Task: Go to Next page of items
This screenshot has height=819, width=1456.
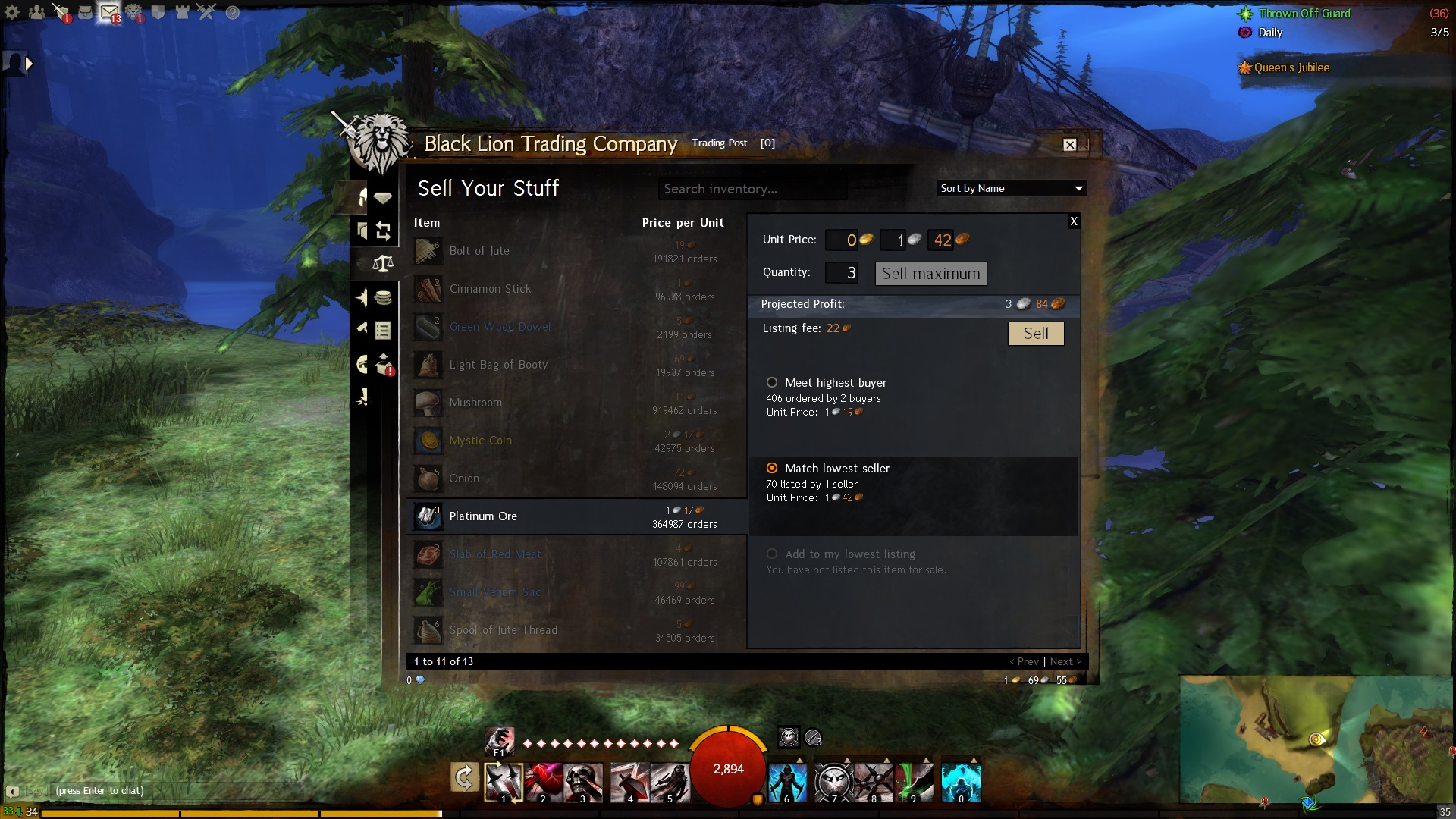Action: (1065, 661)
